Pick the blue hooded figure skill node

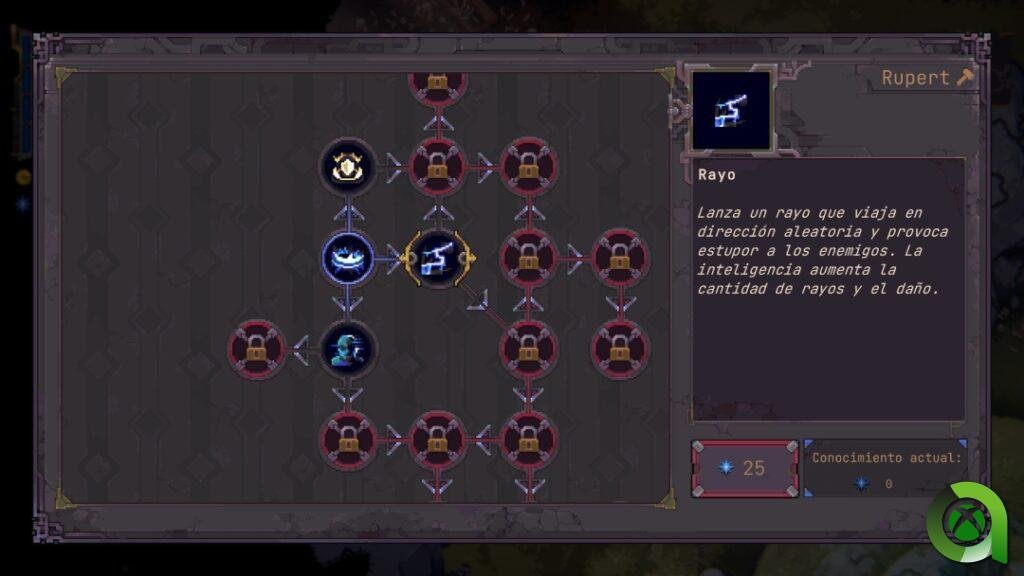(x=348, y=350)
